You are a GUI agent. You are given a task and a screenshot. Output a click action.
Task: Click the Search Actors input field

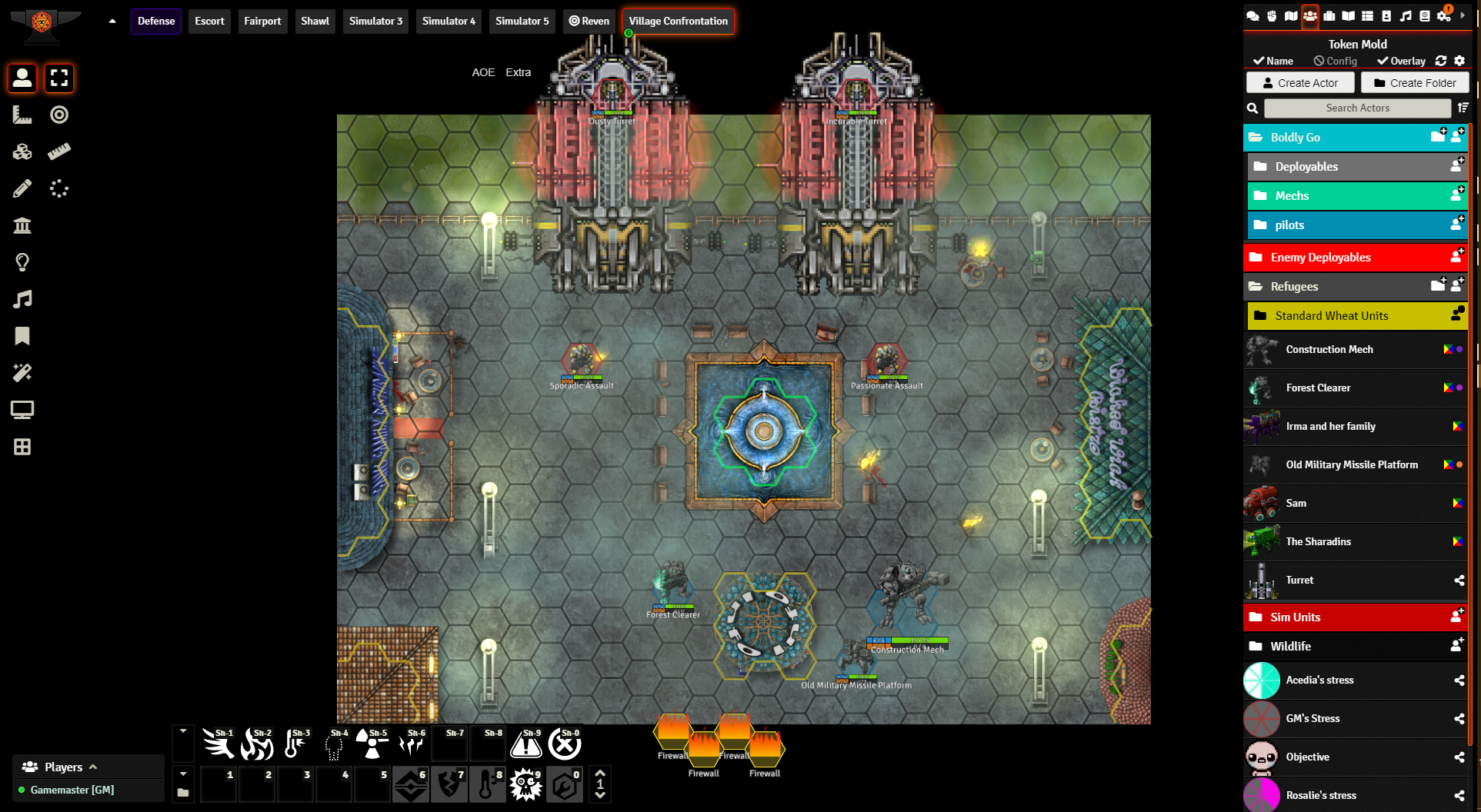click(x=1356, y=108)
